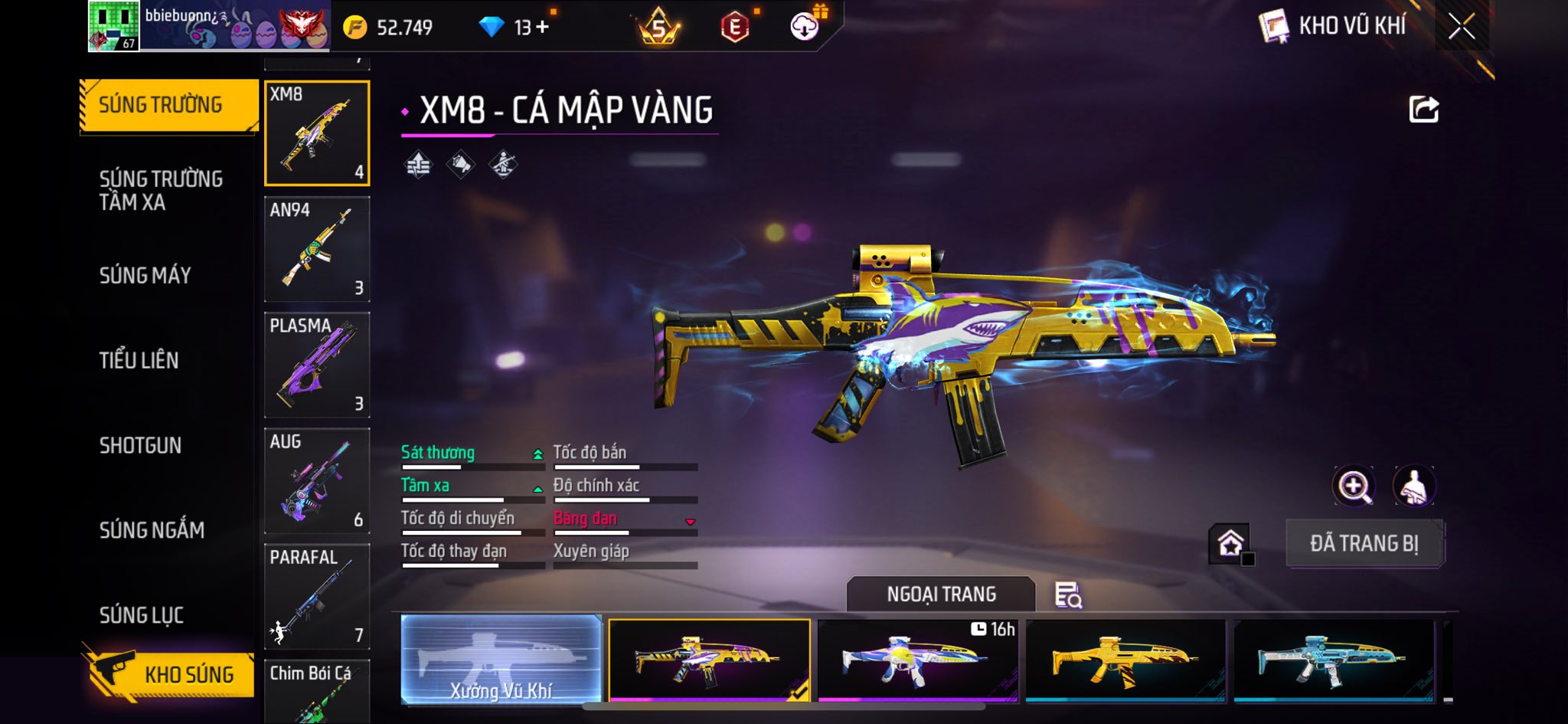
Task: Switch to Súng Trường Tầm Xa category
Action: pyautogui.click(x=161, y=191)
